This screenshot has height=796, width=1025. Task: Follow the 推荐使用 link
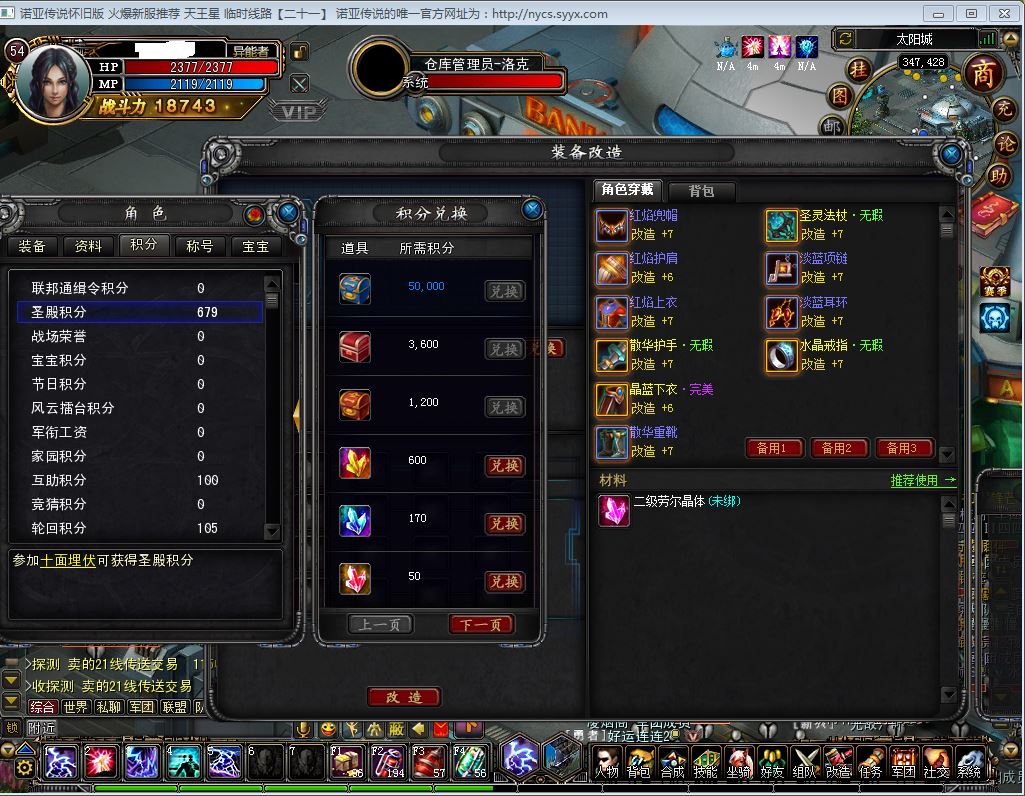[x=922, y=480]
